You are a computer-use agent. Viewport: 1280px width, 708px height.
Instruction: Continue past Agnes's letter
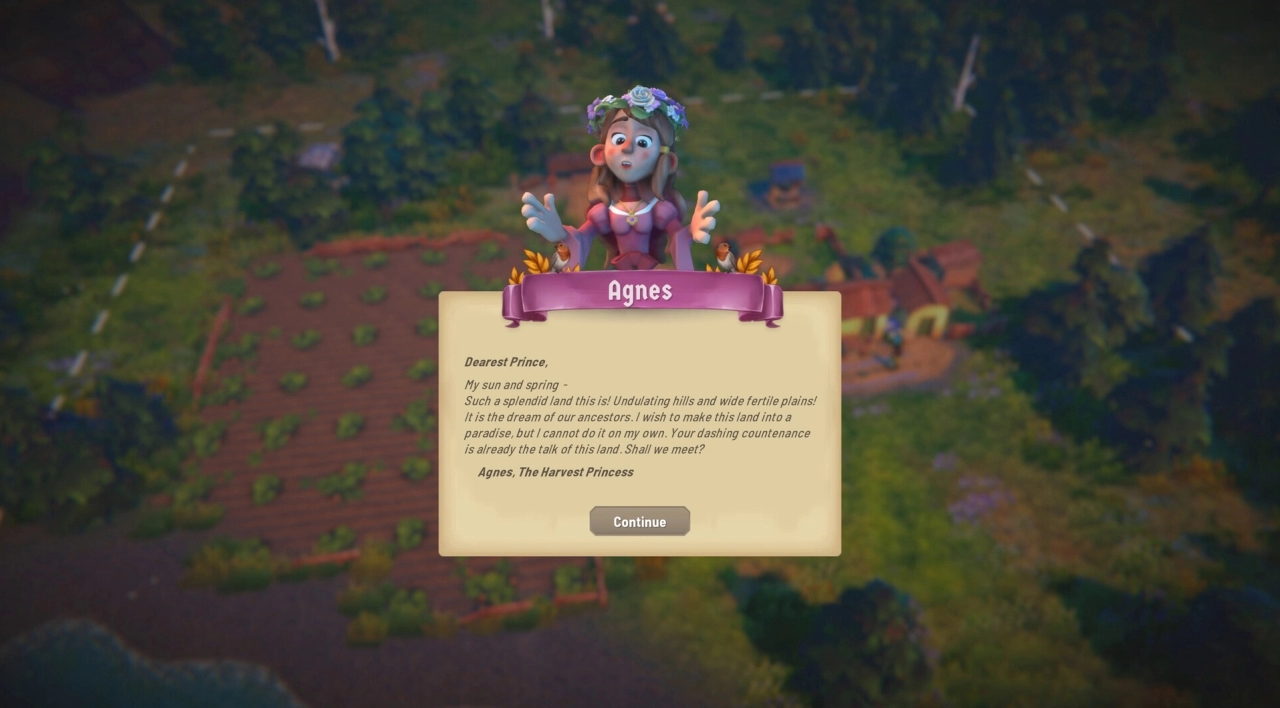tap(639, 521)
